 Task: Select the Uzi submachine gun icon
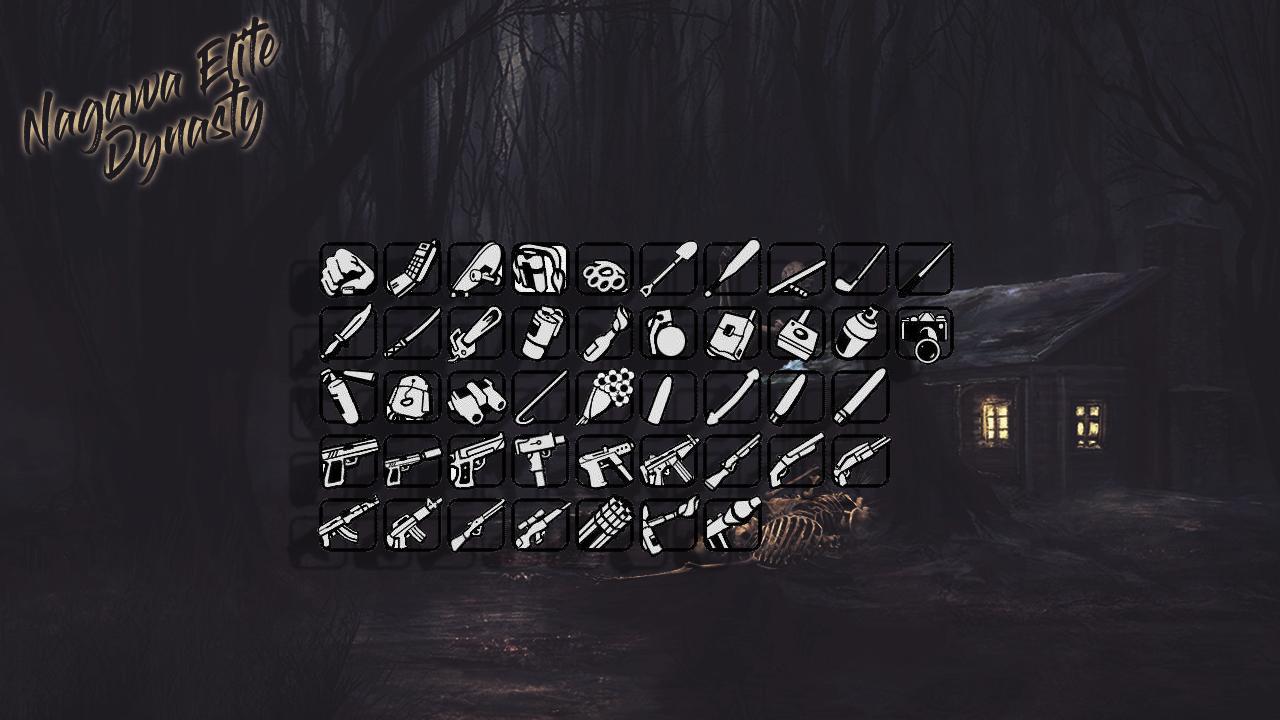pyautogui.click(x=540, y=462)
